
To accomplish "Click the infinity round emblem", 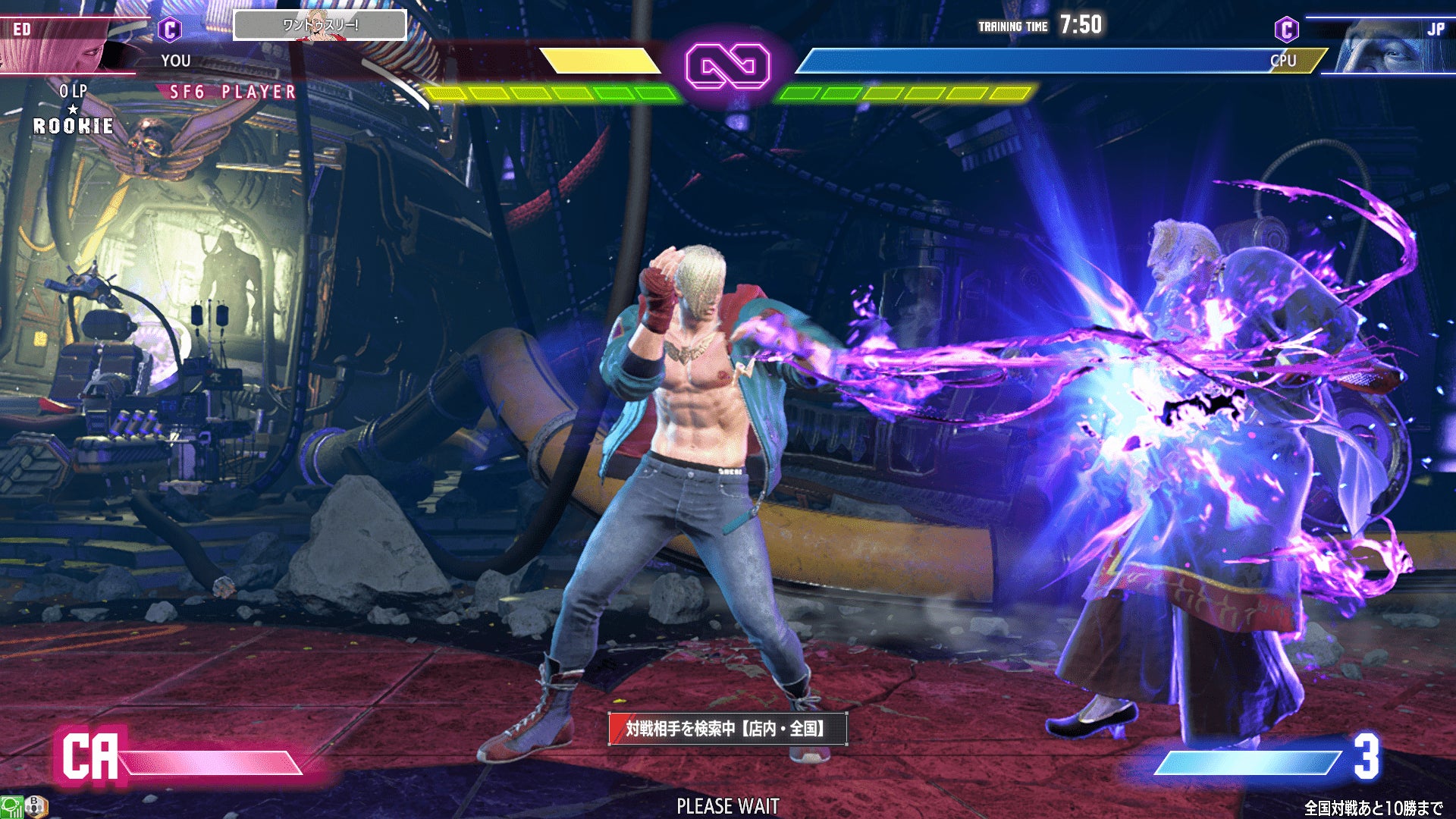I will coord(727,67).
